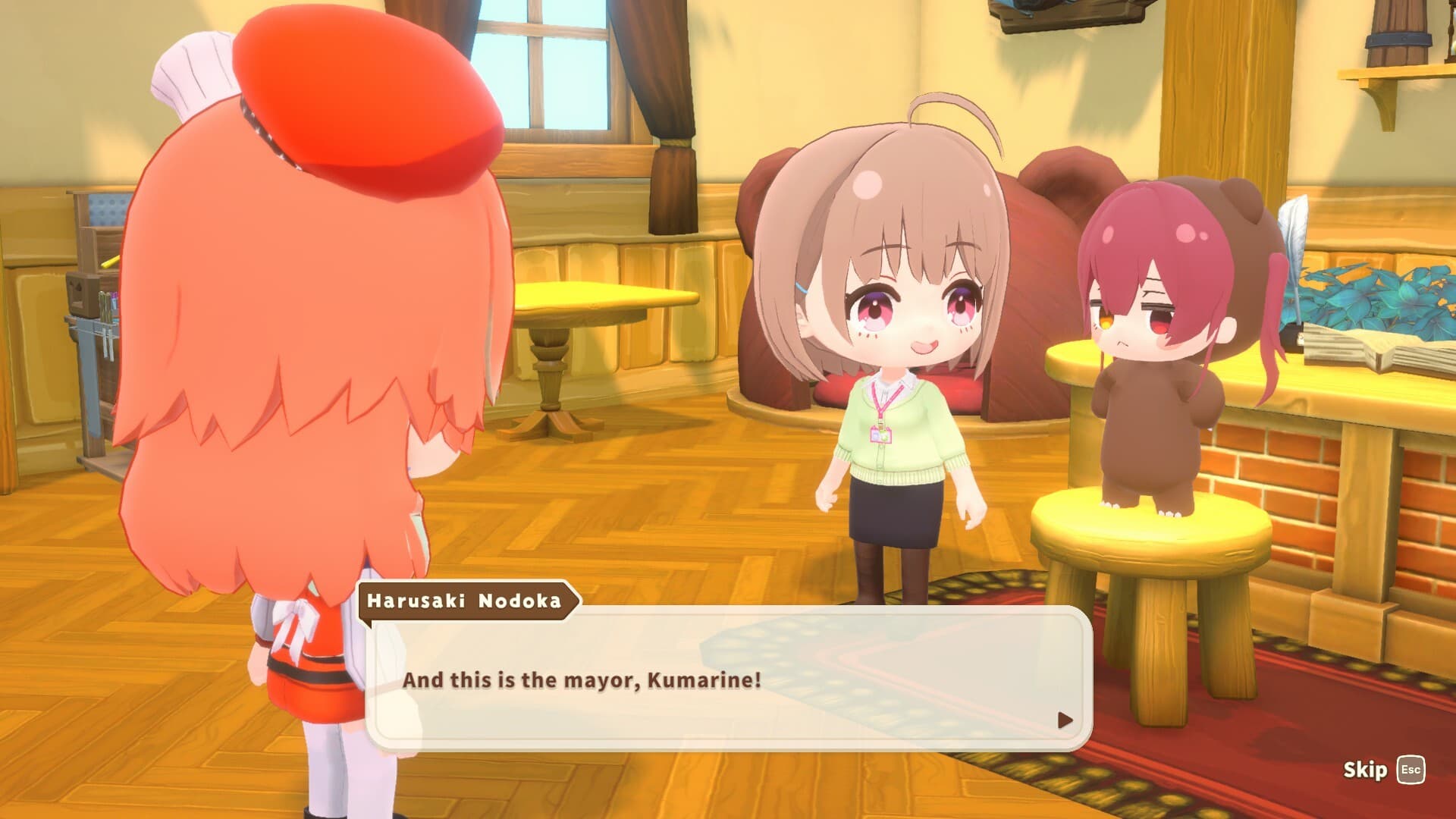Click the dialogue box text panel
This screenshot has width=1456, height=819.
coord(728,679)
